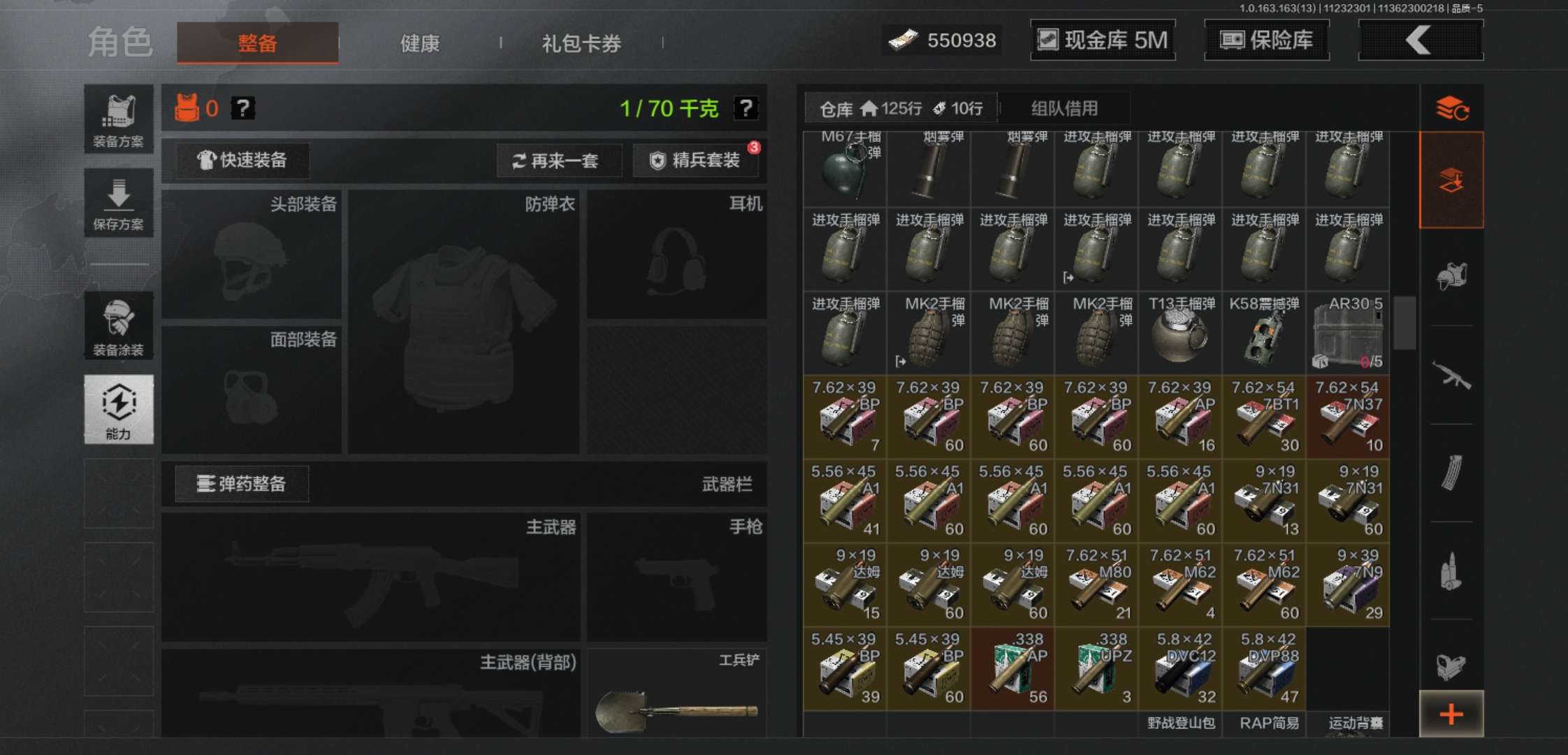Switch to the 组队借用 team borrow tab
This screenshot has height=755, width=1568.
(x=1064, y=108)
